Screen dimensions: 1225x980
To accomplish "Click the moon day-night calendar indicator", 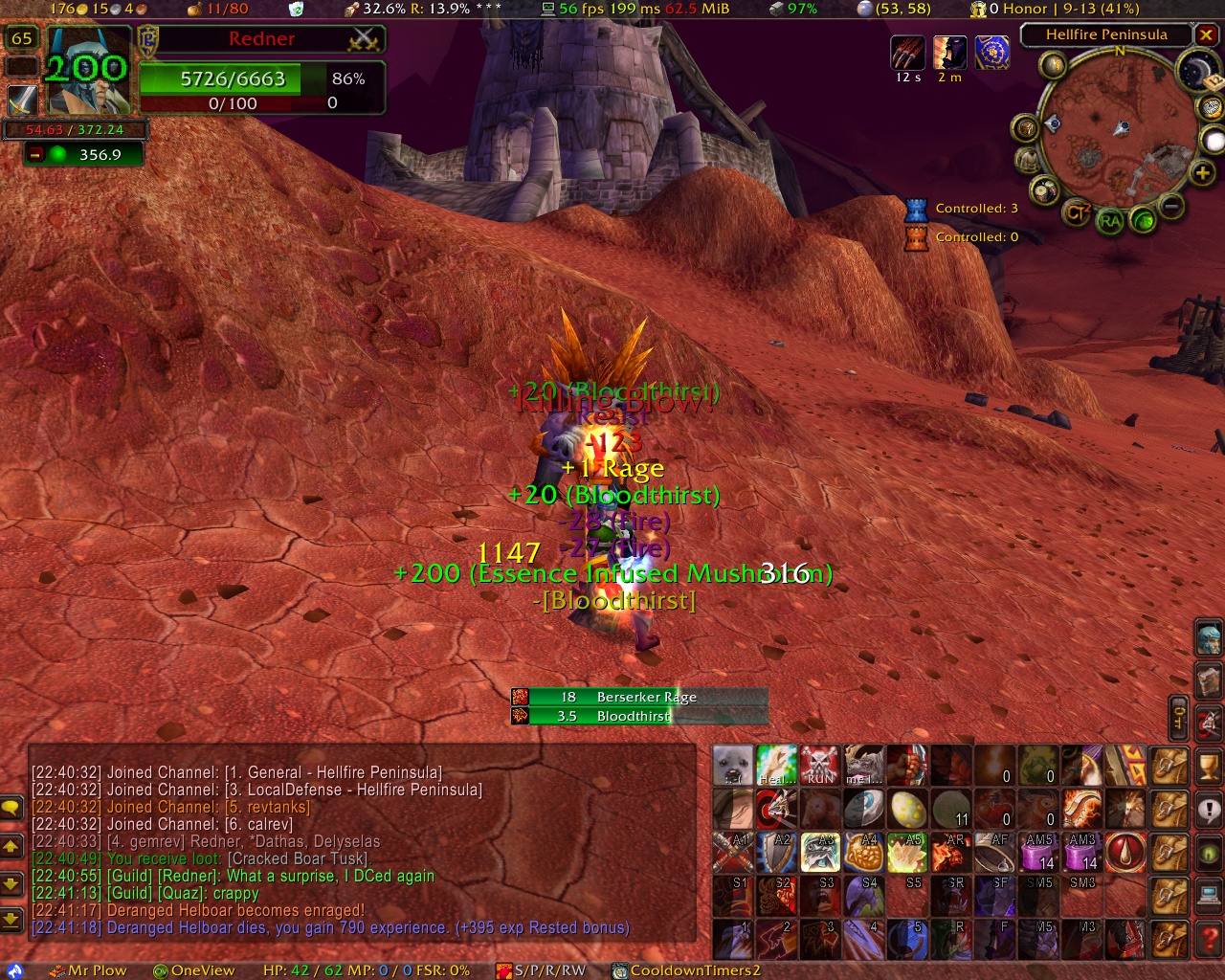I will pyautogui.click(x=1196, y=72).
